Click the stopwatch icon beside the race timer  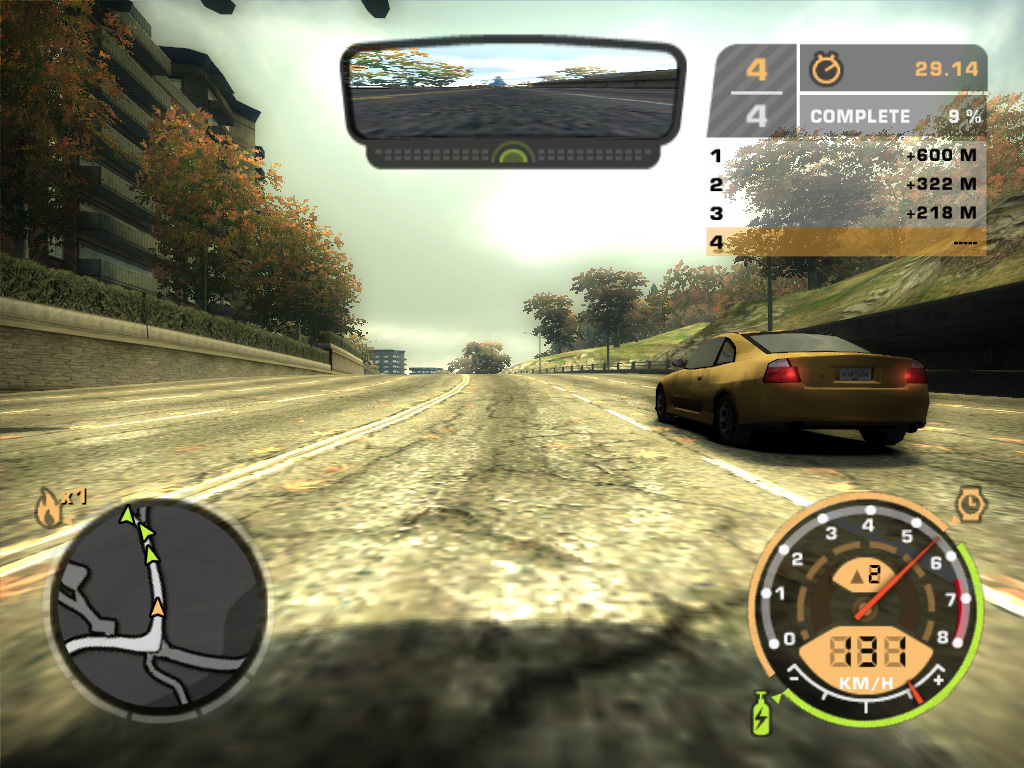[x=827, y=68]
